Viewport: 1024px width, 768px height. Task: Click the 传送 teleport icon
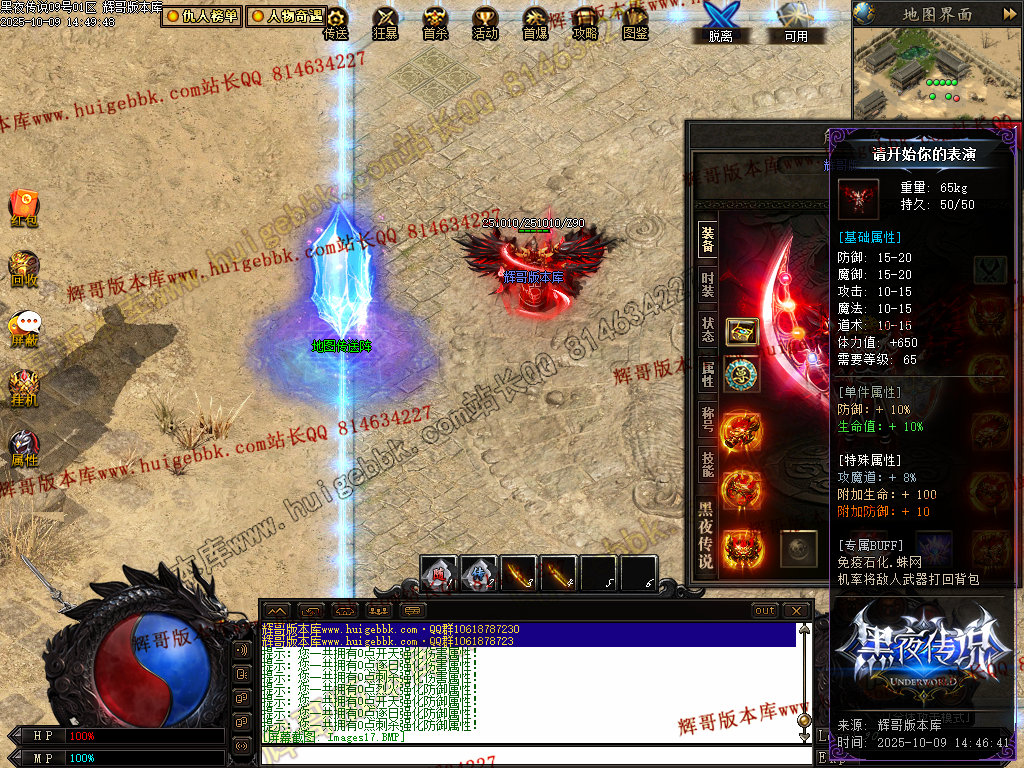coord(336,22)
